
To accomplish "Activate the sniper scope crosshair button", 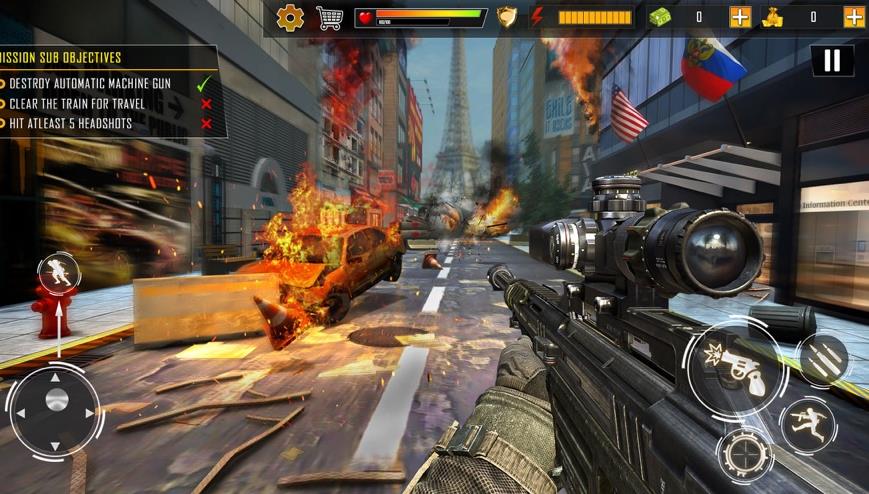I will 745,454.
